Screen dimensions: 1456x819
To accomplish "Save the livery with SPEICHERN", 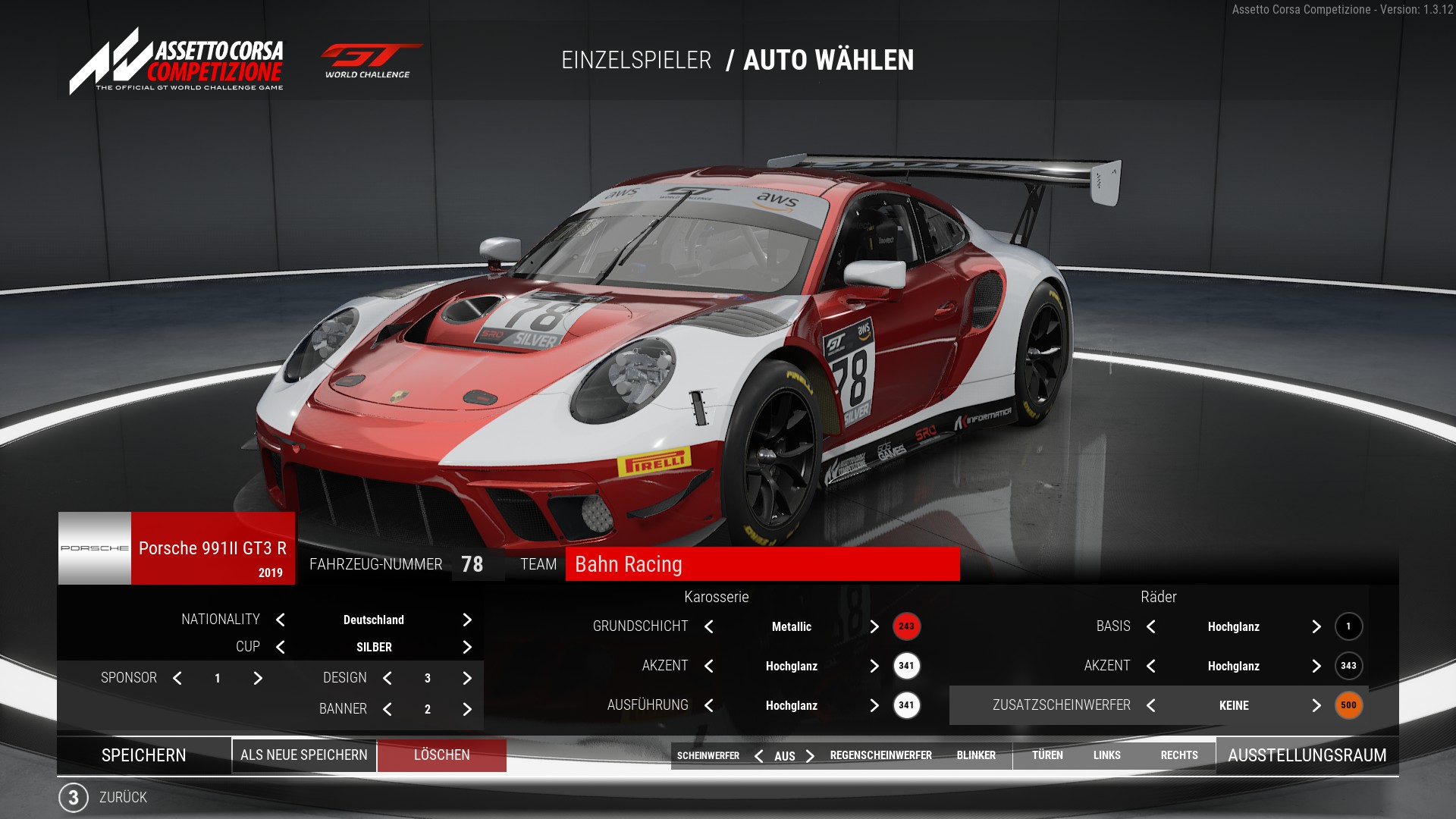I will (144, 755).
